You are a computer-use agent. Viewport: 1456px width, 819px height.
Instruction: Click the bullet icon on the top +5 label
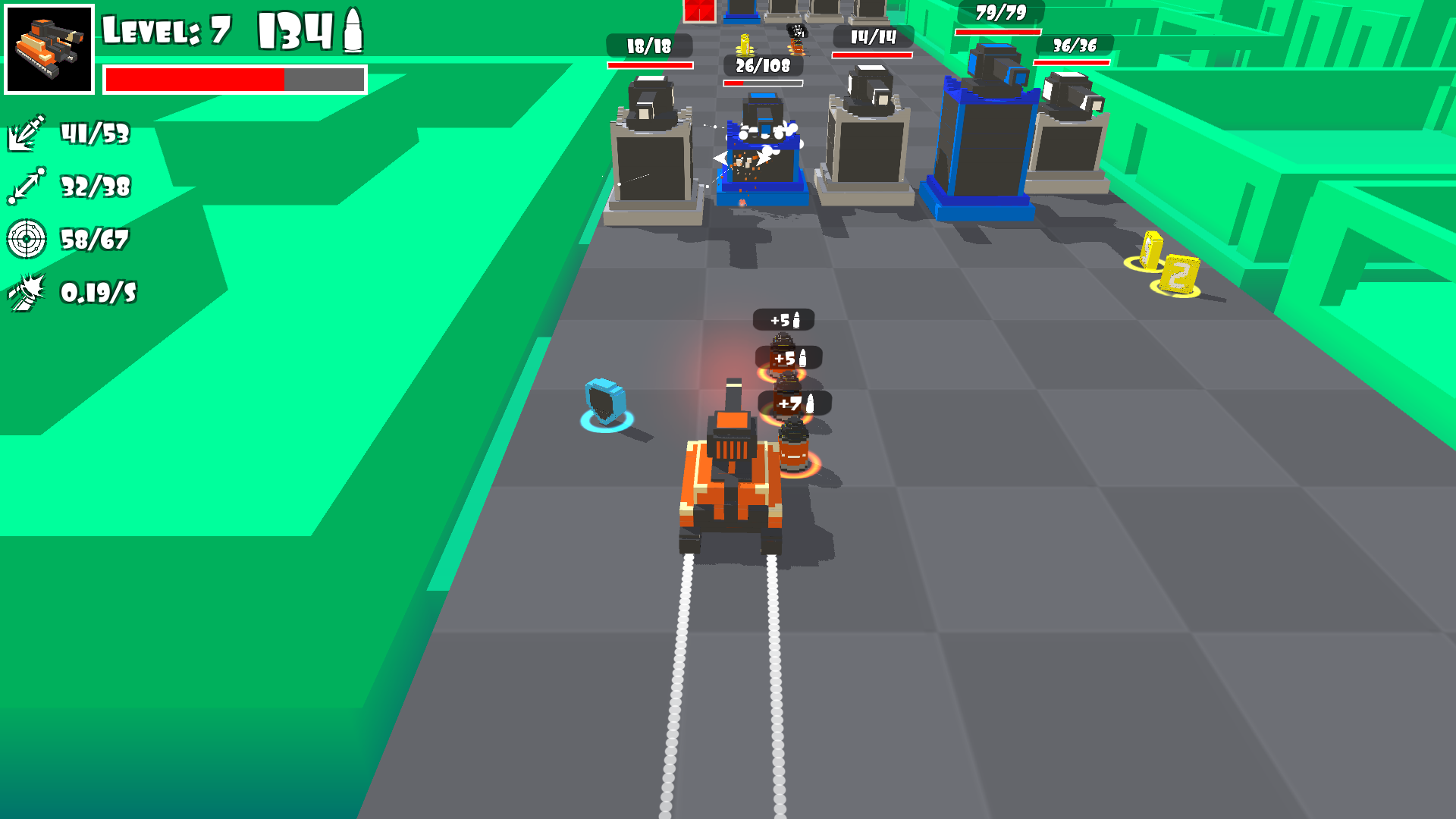pyautogui.click(x=798, y=319)
